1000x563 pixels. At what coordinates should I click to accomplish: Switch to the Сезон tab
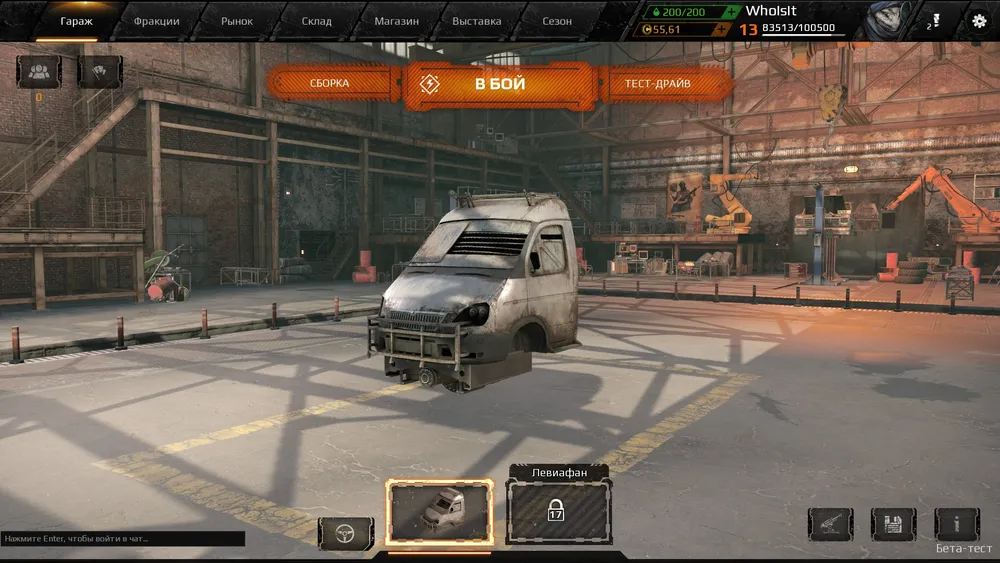pyautogui.click(x=557, y=21)
